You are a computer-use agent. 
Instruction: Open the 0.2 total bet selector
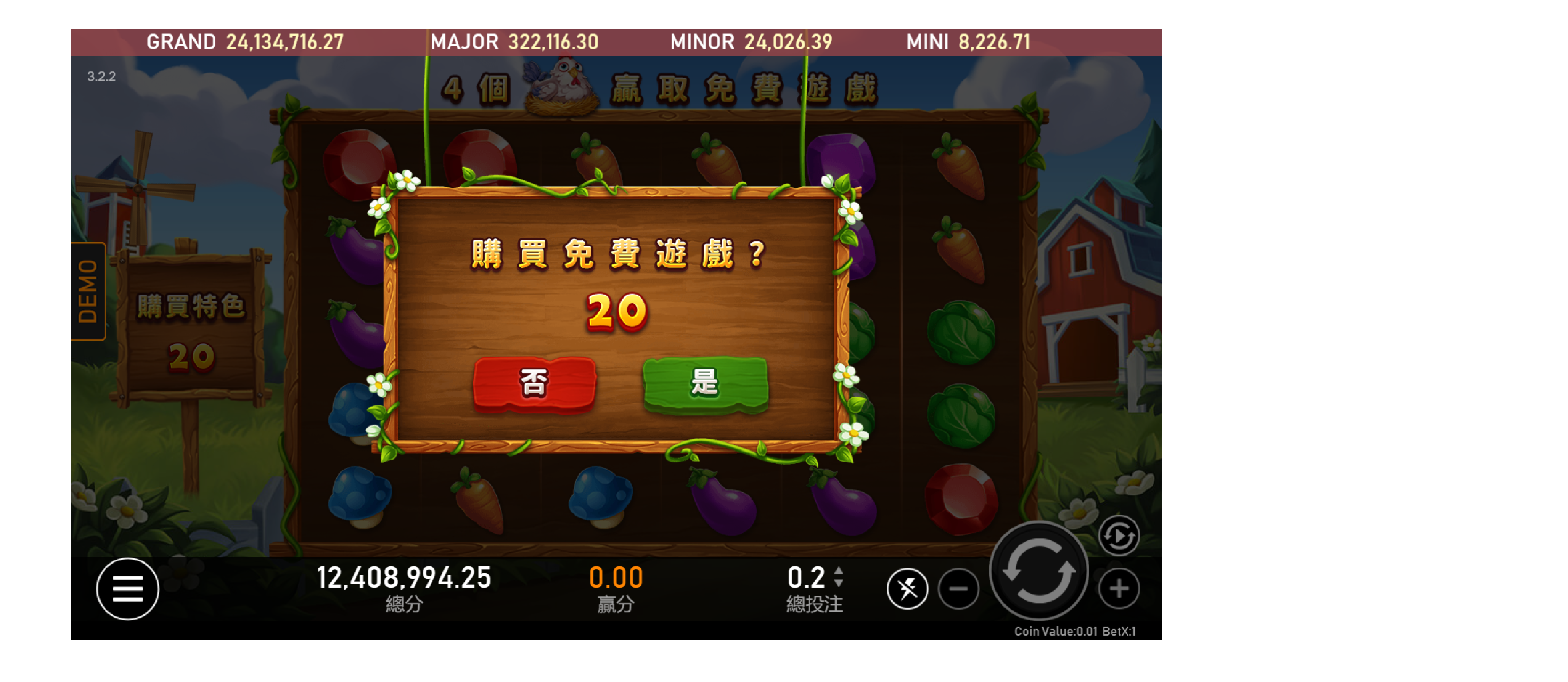click(x=814, y=577)
